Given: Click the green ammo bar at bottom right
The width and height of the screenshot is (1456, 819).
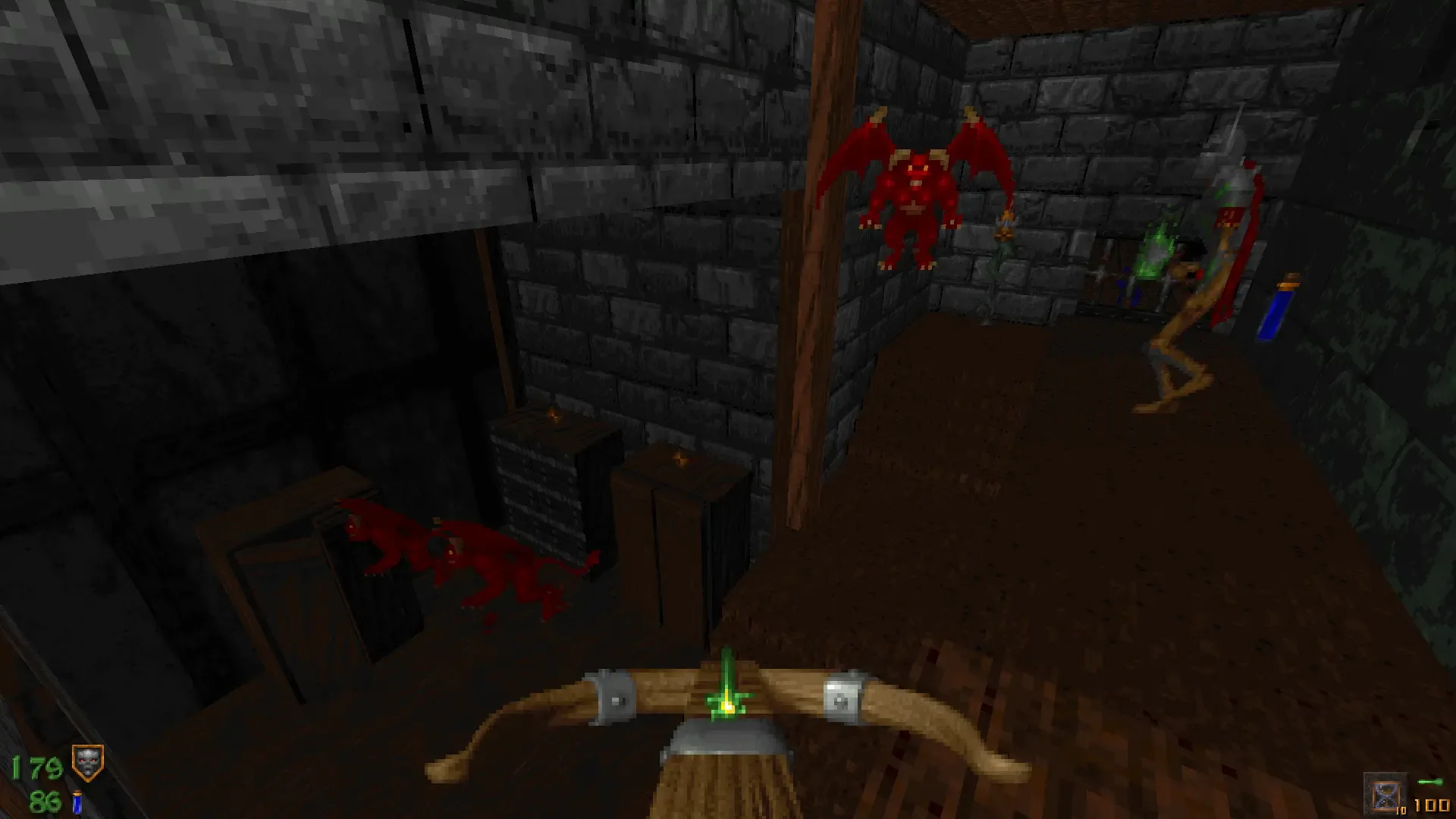Looking at the screenshot, I should [1430, 783].
